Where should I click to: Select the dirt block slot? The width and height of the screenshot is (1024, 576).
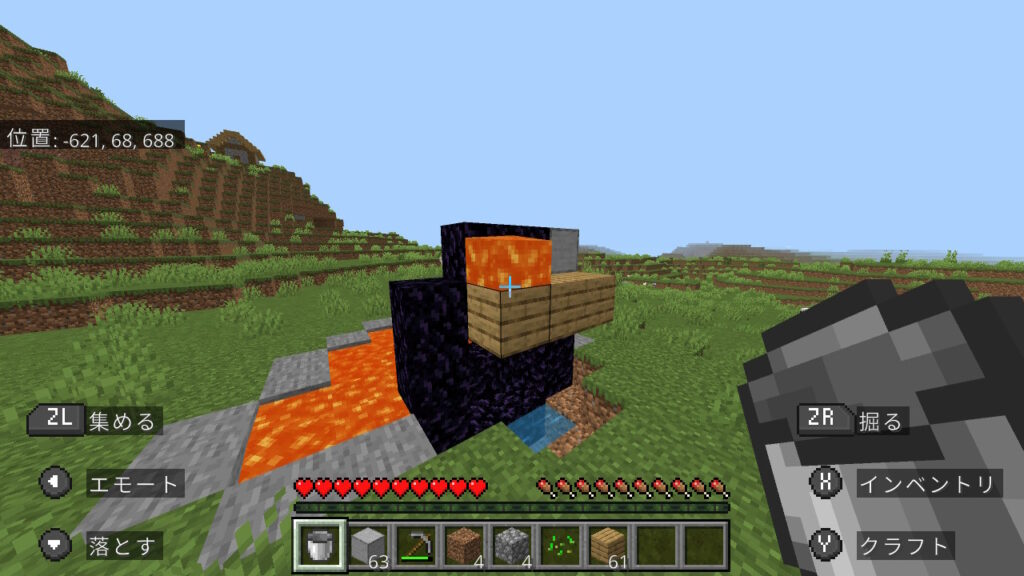click(463, 545)
